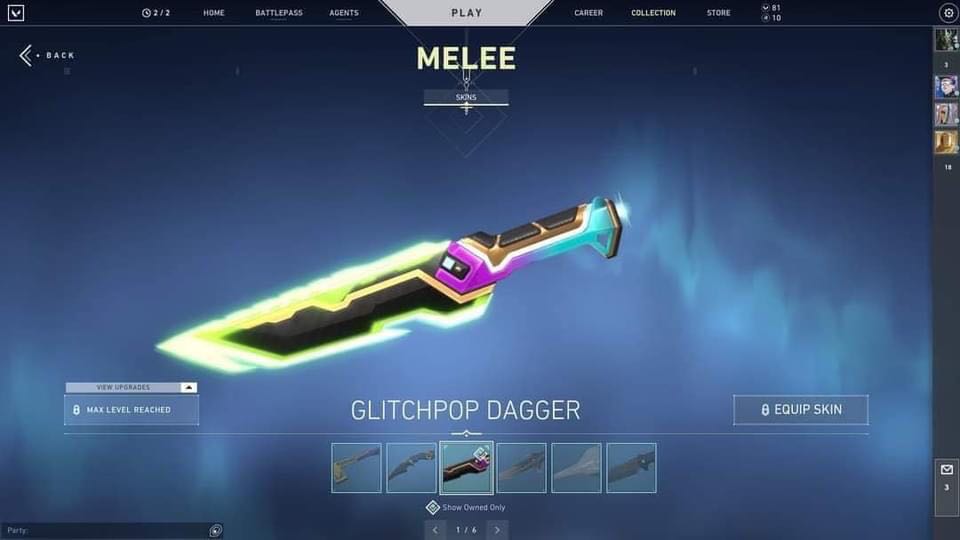The height and width of the screenshot is (540, 960).
Task: Open the Agents tab
Action: click(344, 13)
